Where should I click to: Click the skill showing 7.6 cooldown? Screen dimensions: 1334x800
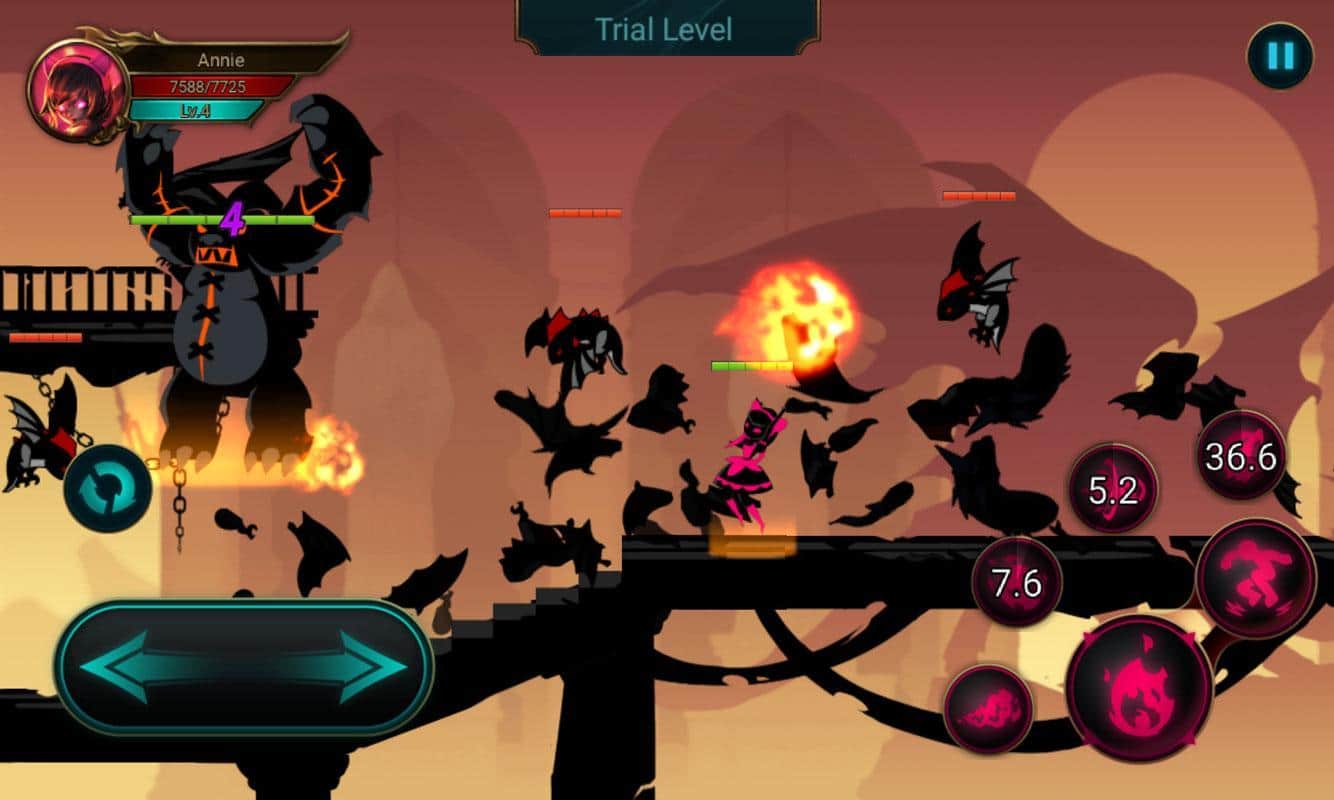pos(1017,582)
